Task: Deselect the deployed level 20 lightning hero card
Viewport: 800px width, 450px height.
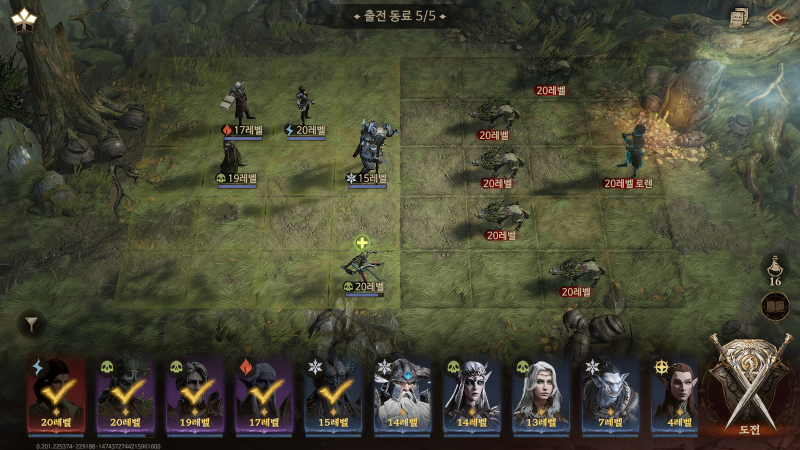Action: (54, 392)
